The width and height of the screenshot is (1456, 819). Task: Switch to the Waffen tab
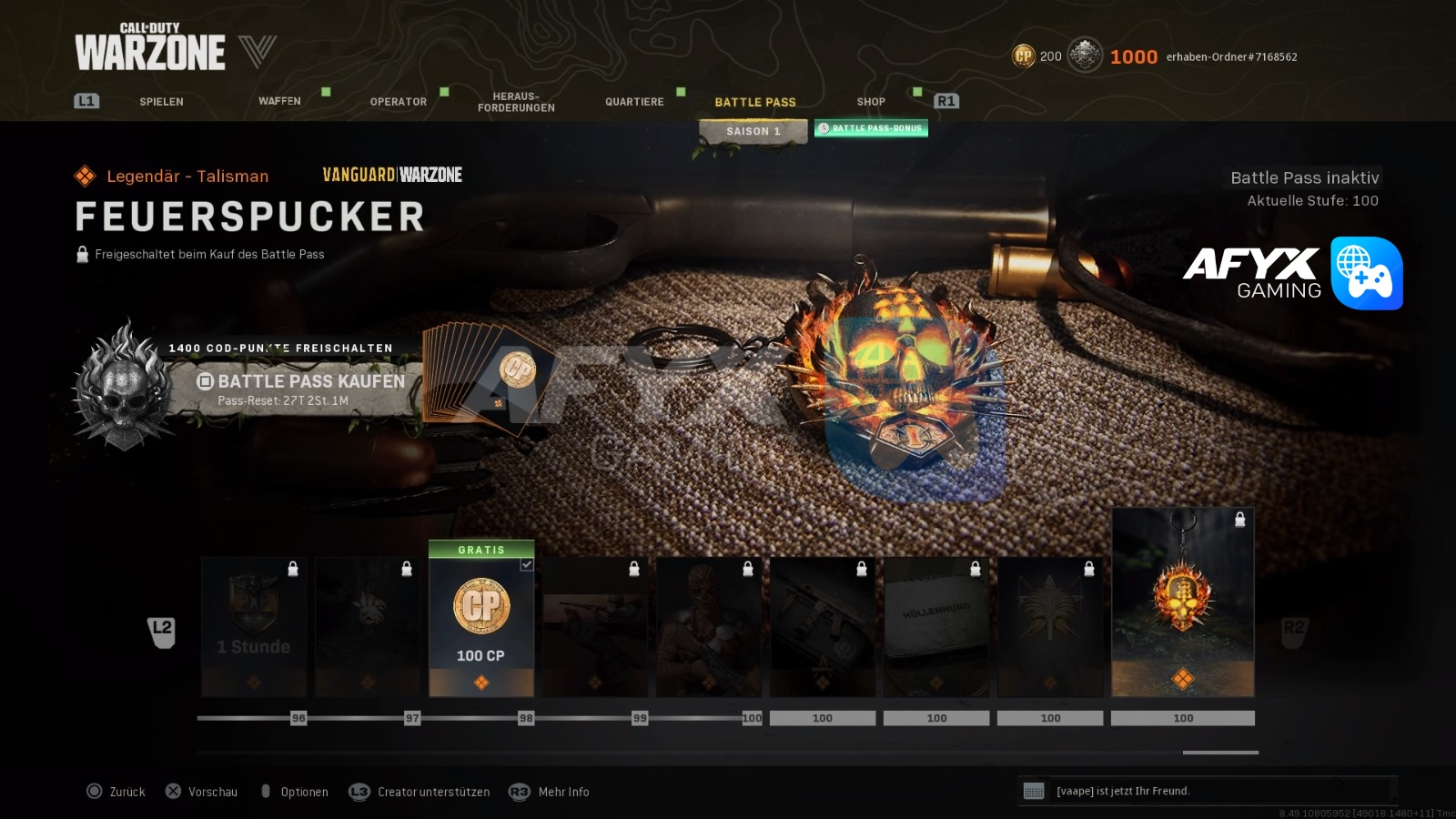coord(279,101)
